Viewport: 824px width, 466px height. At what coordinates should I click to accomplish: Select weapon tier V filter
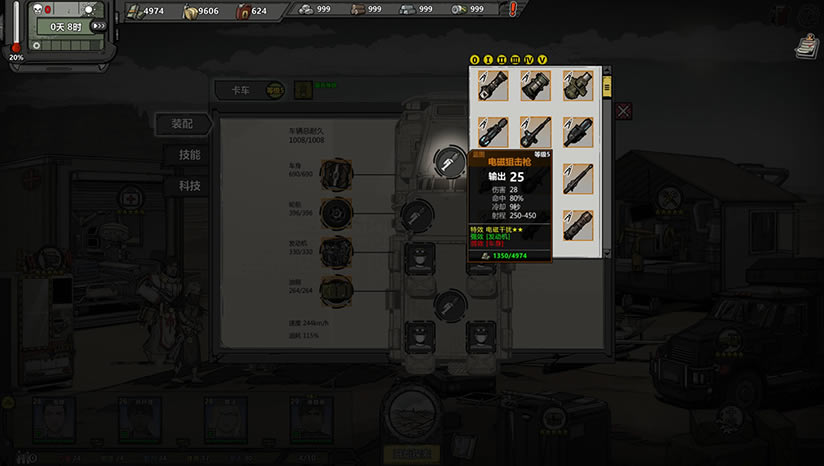pyautogui.click(x=542, y=59)
